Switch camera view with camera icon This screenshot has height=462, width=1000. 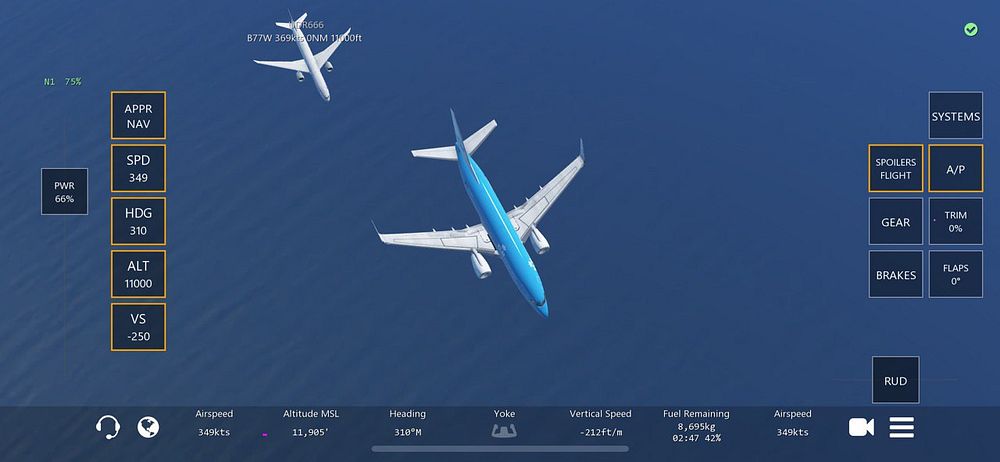click(x=861, y=427)
